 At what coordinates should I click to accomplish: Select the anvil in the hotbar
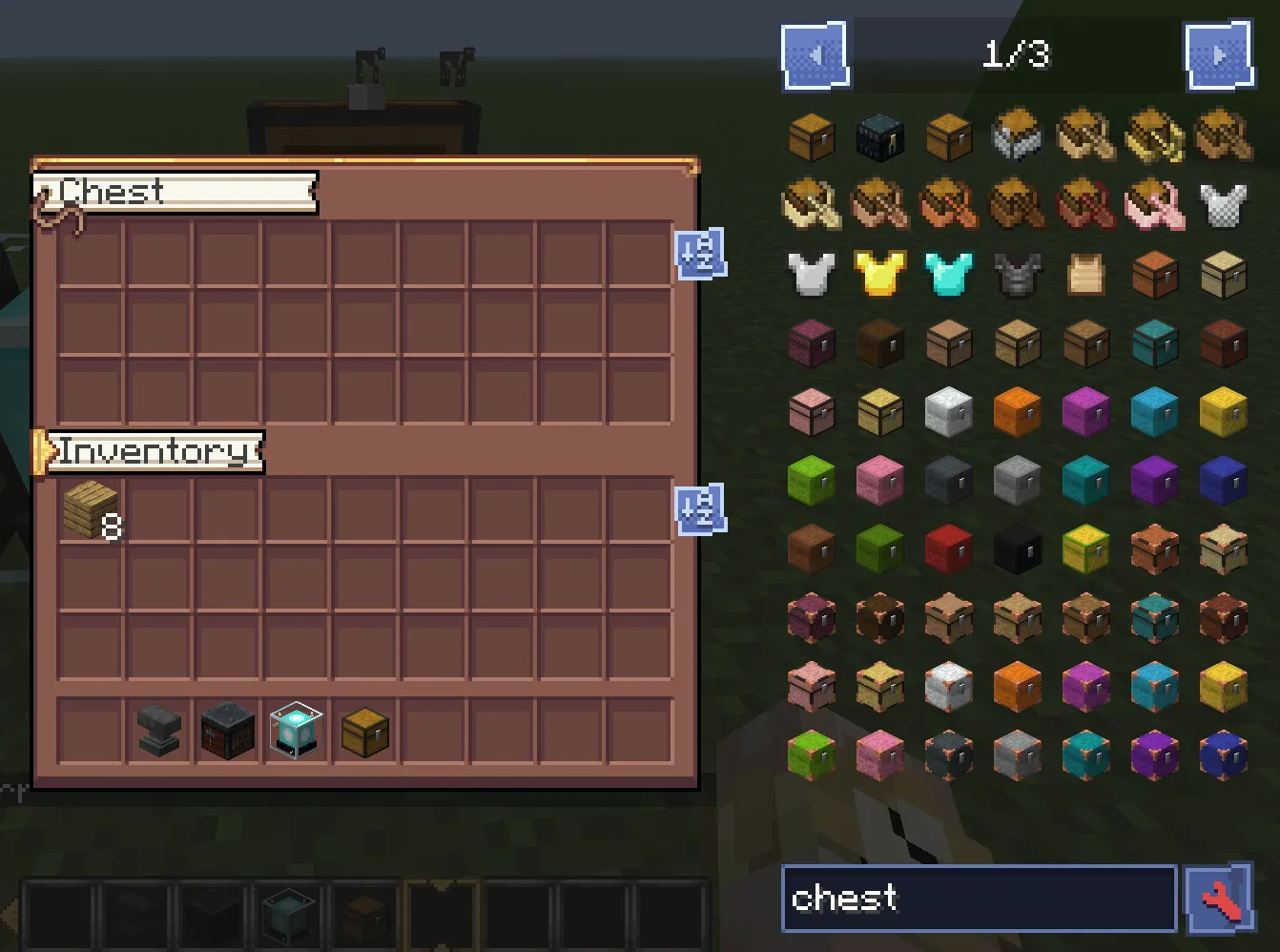coord(157,731)
